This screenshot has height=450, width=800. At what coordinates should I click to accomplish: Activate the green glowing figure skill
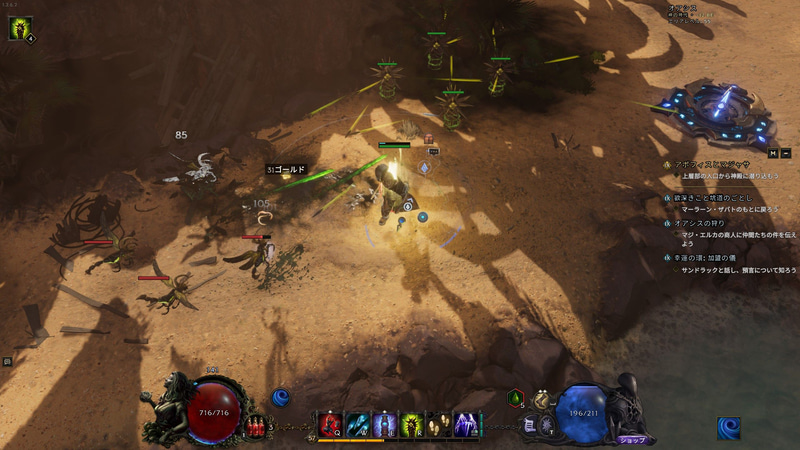(x=411, y=425)
